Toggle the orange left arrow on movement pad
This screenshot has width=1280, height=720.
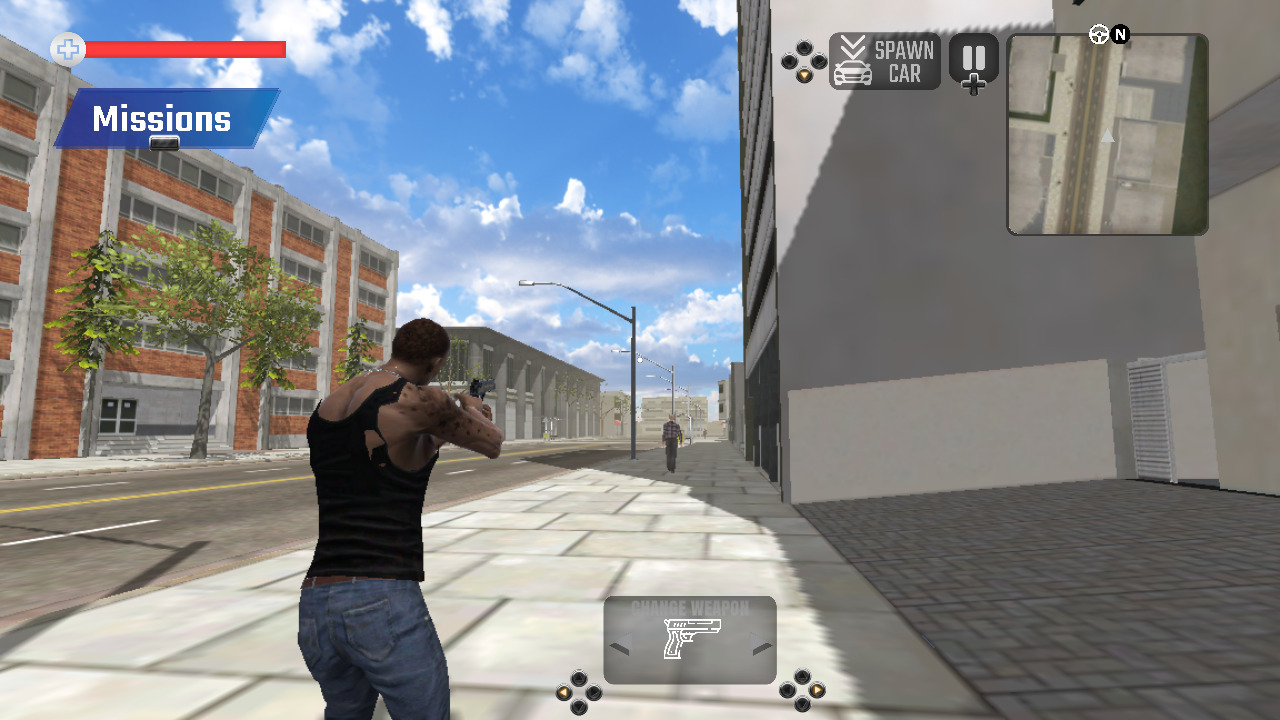pyautogui.click(x=563, y=690)
